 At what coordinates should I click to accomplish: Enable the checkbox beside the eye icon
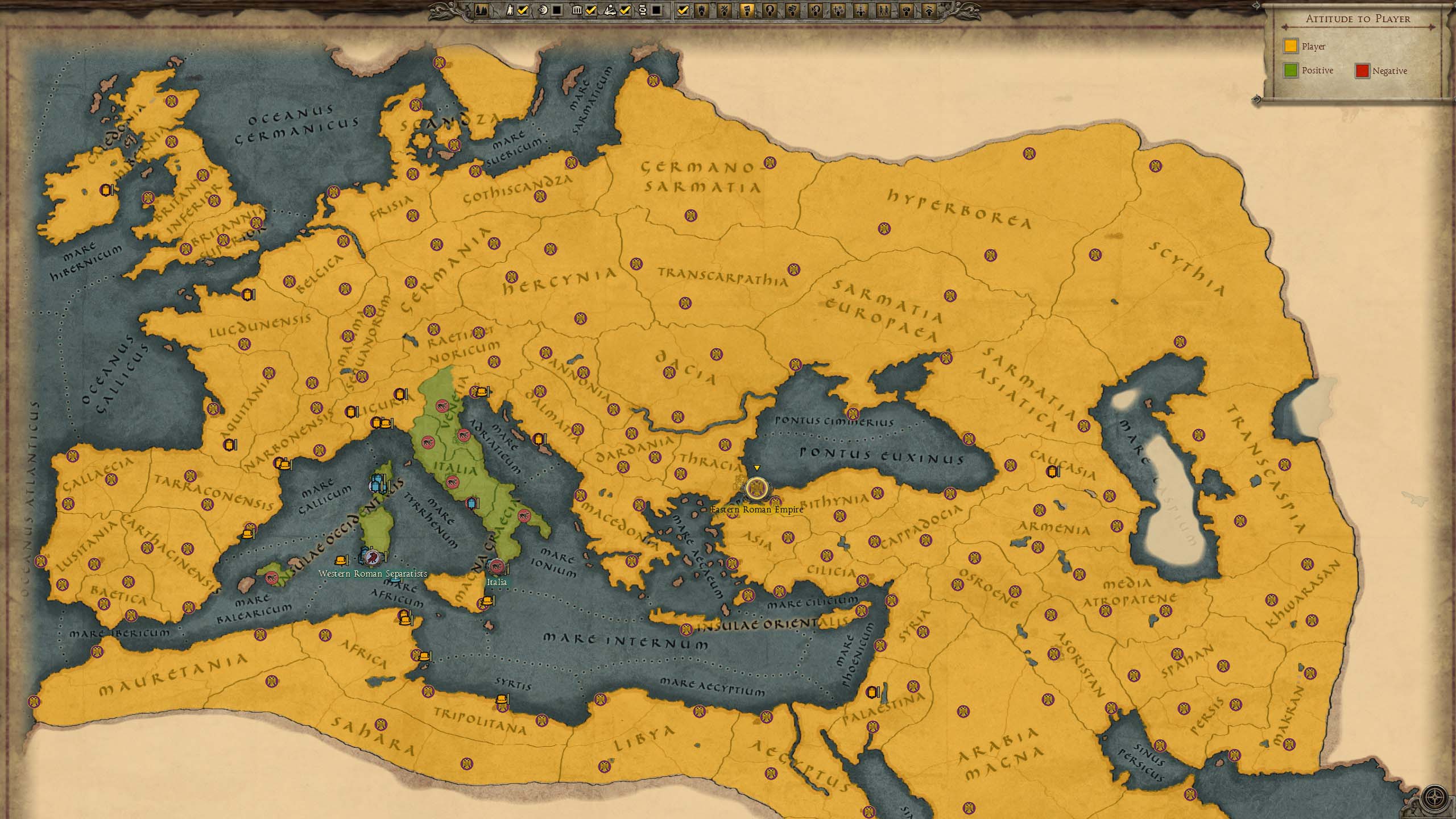pyautogui.click(x=556, y=10)
